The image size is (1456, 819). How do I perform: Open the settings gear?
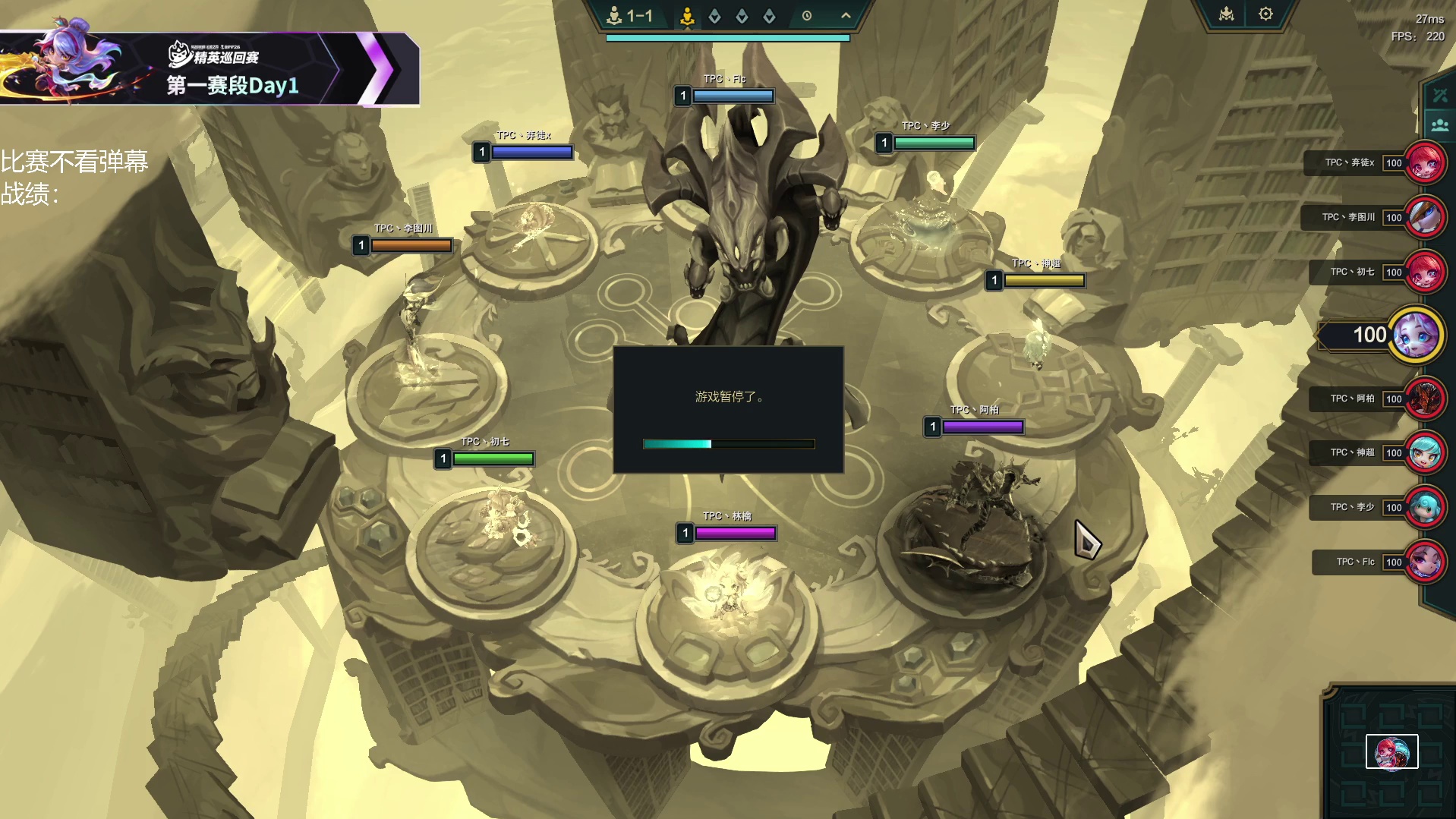[1265, 14]
